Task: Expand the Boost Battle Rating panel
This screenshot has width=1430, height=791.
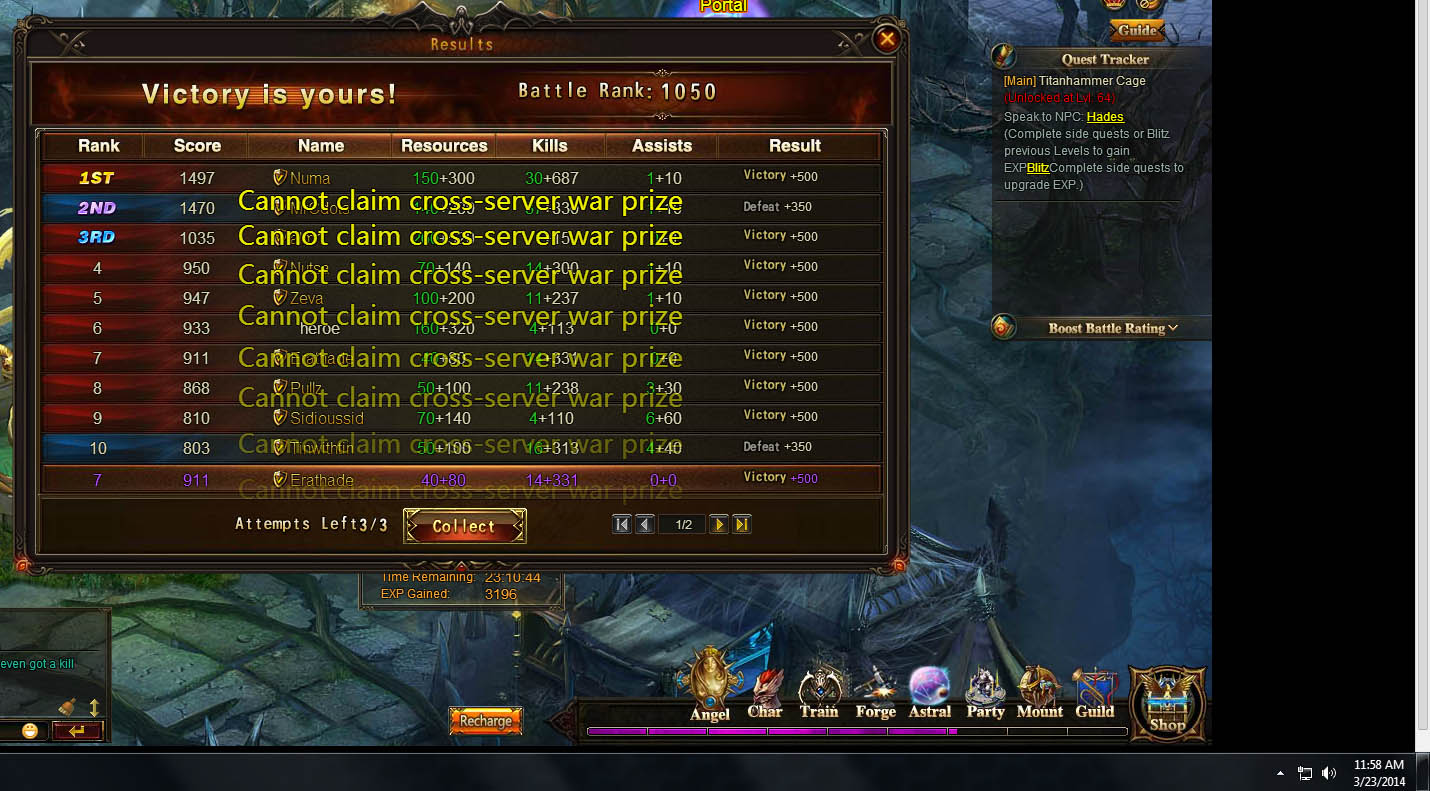Action: 1112,328
